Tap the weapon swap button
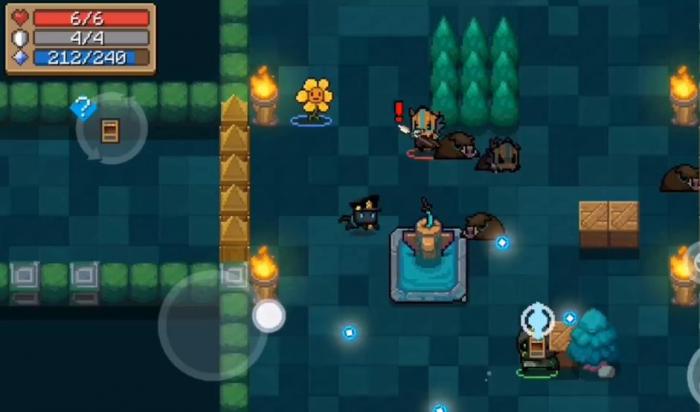This screenshot has width=700, height=412. [x=110, y=130]
